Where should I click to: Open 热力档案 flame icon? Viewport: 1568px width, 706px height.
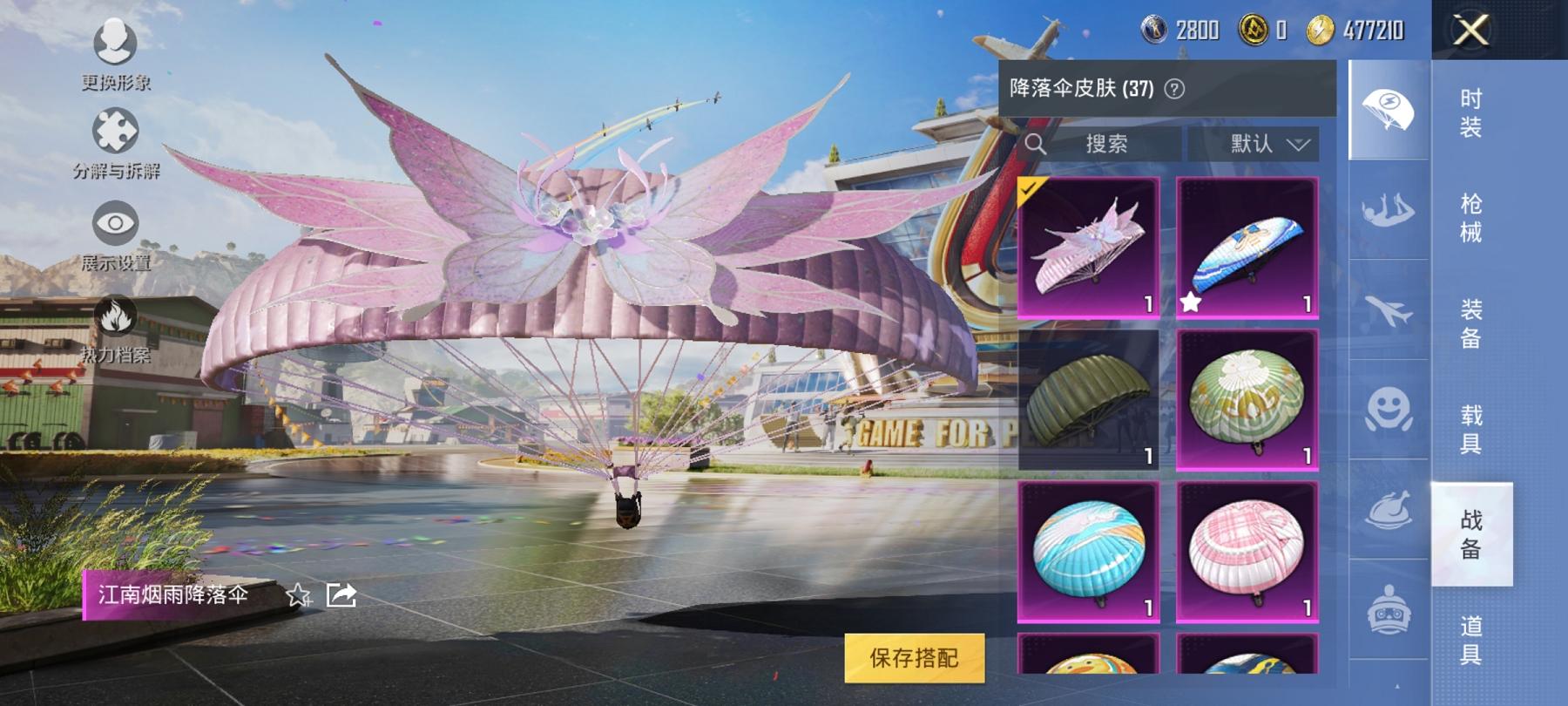tap(114, 316)
